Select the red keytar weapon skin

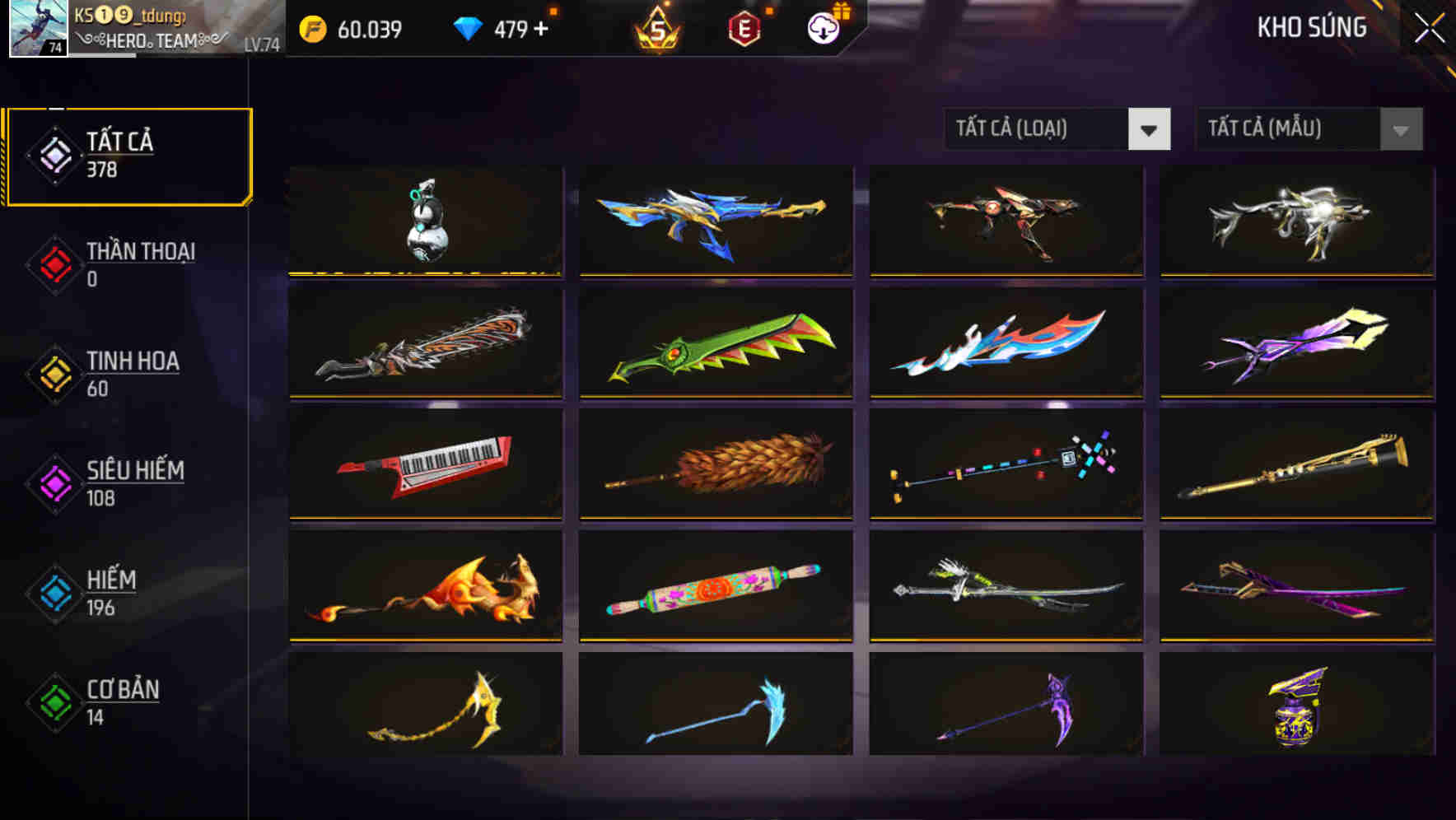pos(426,465)
